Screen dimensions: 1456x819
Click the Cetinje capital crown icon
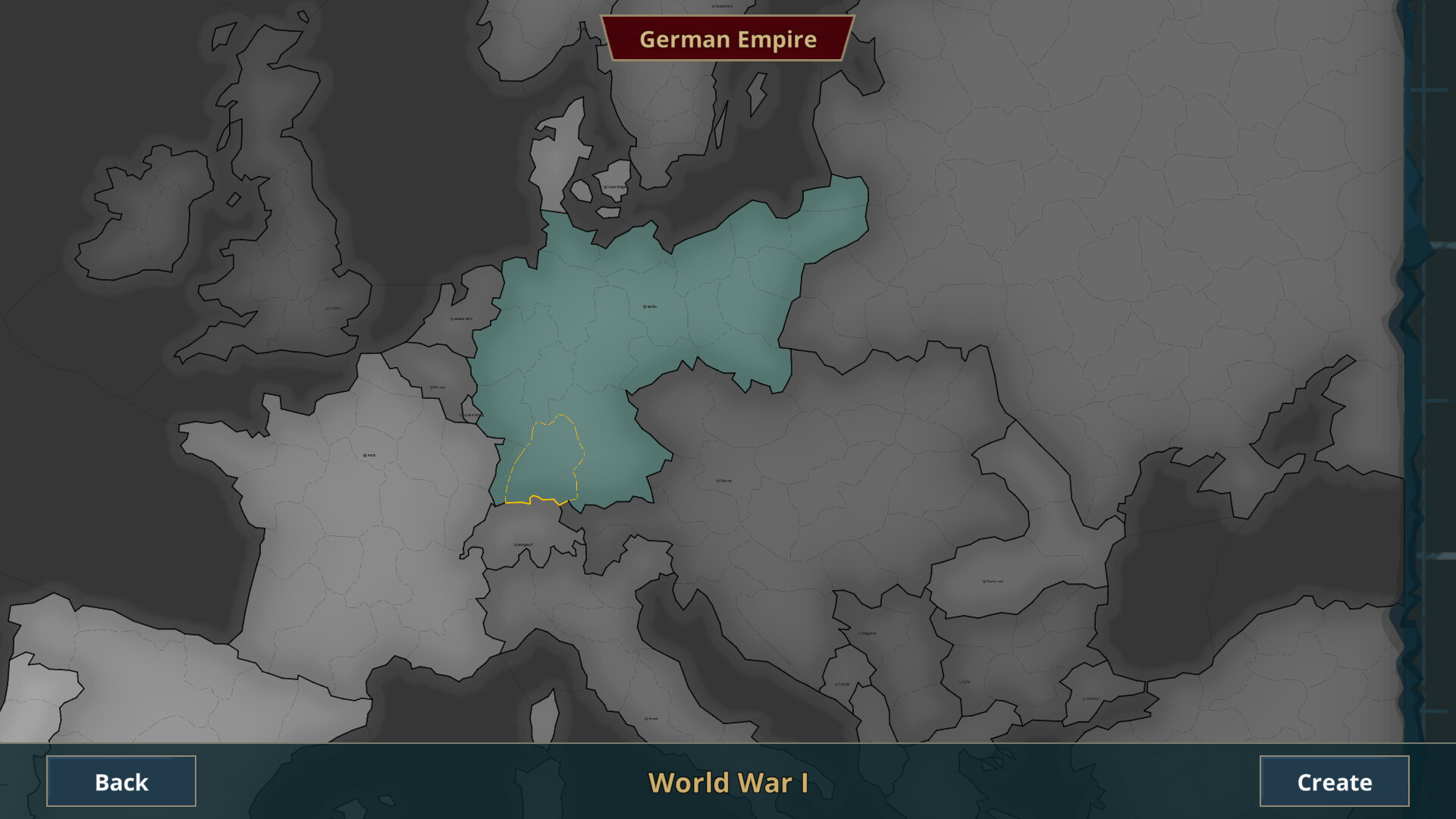point(836,684)
